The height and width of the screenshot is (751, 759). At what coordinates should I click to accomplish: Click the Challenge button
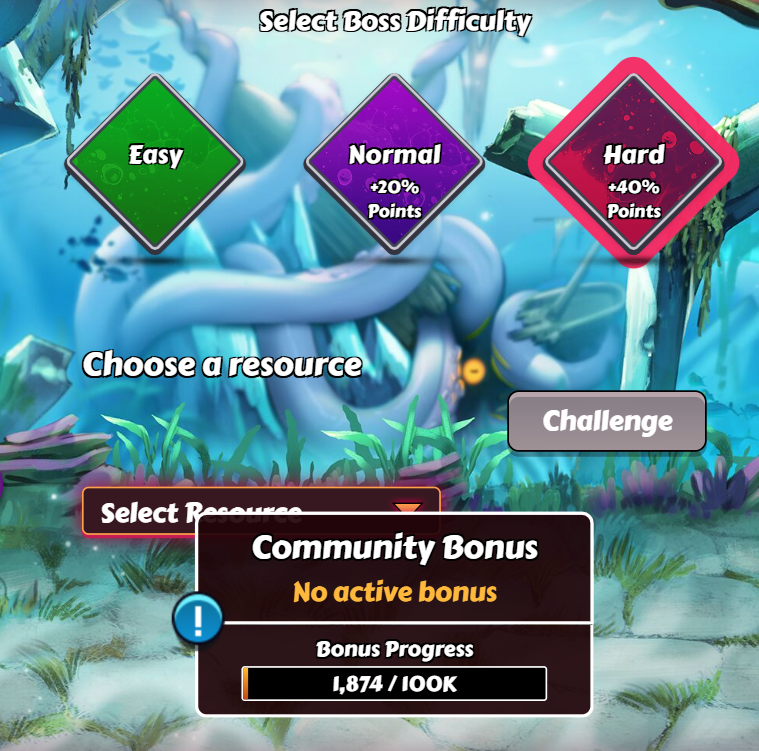(607, 421)
